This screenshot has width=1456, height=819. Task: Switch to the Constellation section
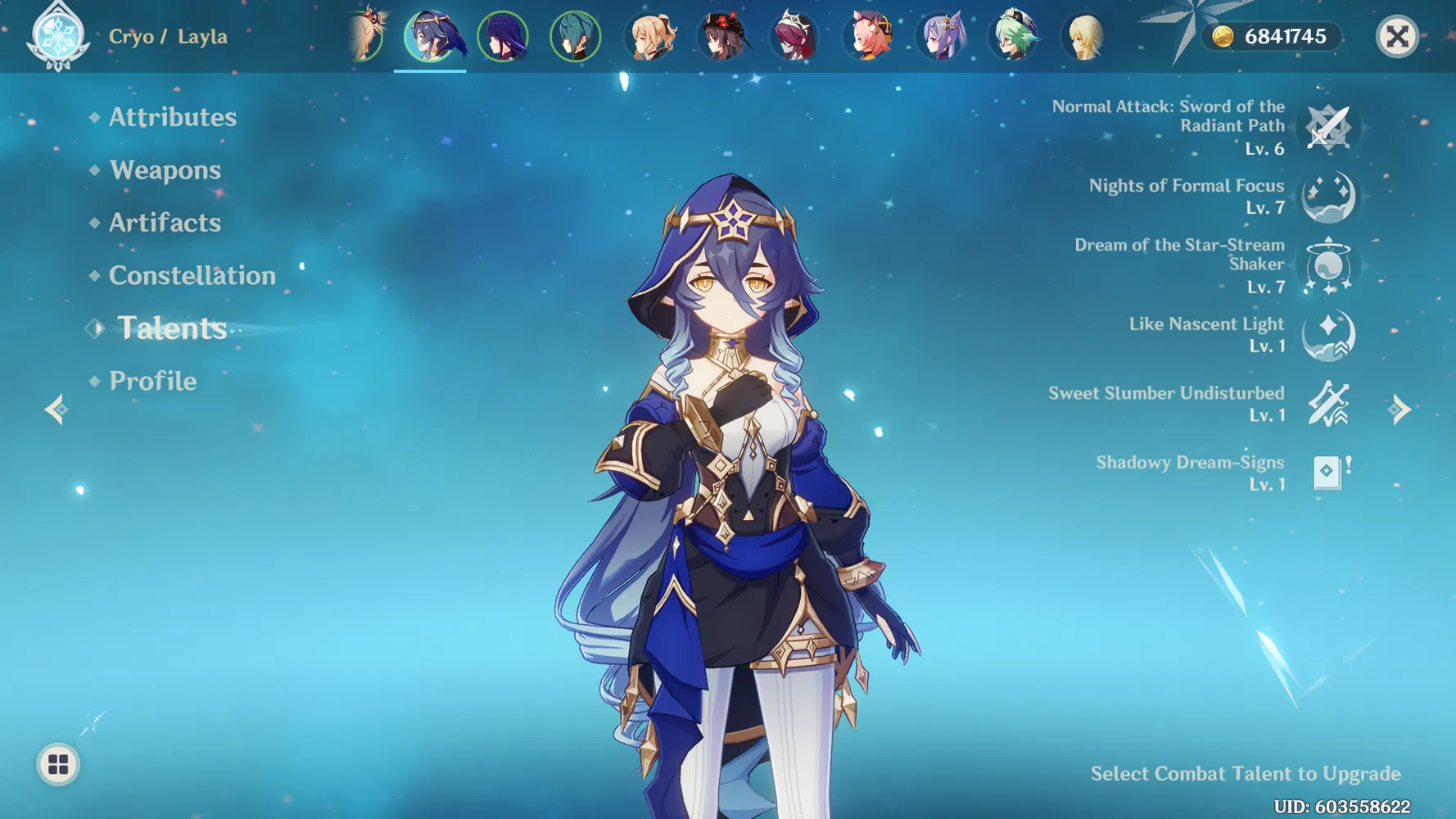click(192, 275)
